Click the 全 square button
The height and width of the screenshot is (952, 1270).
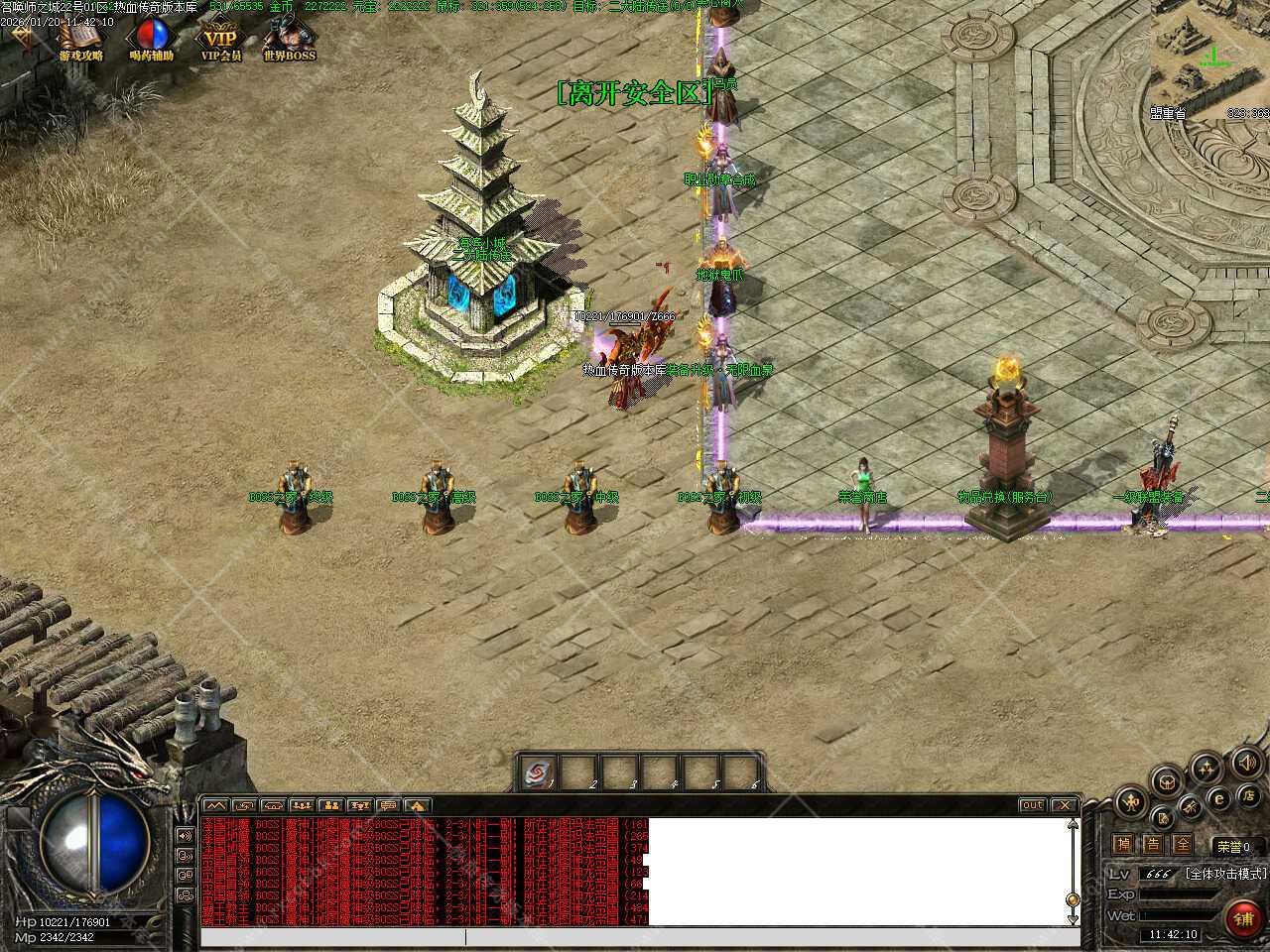(x=1182, y=845)
